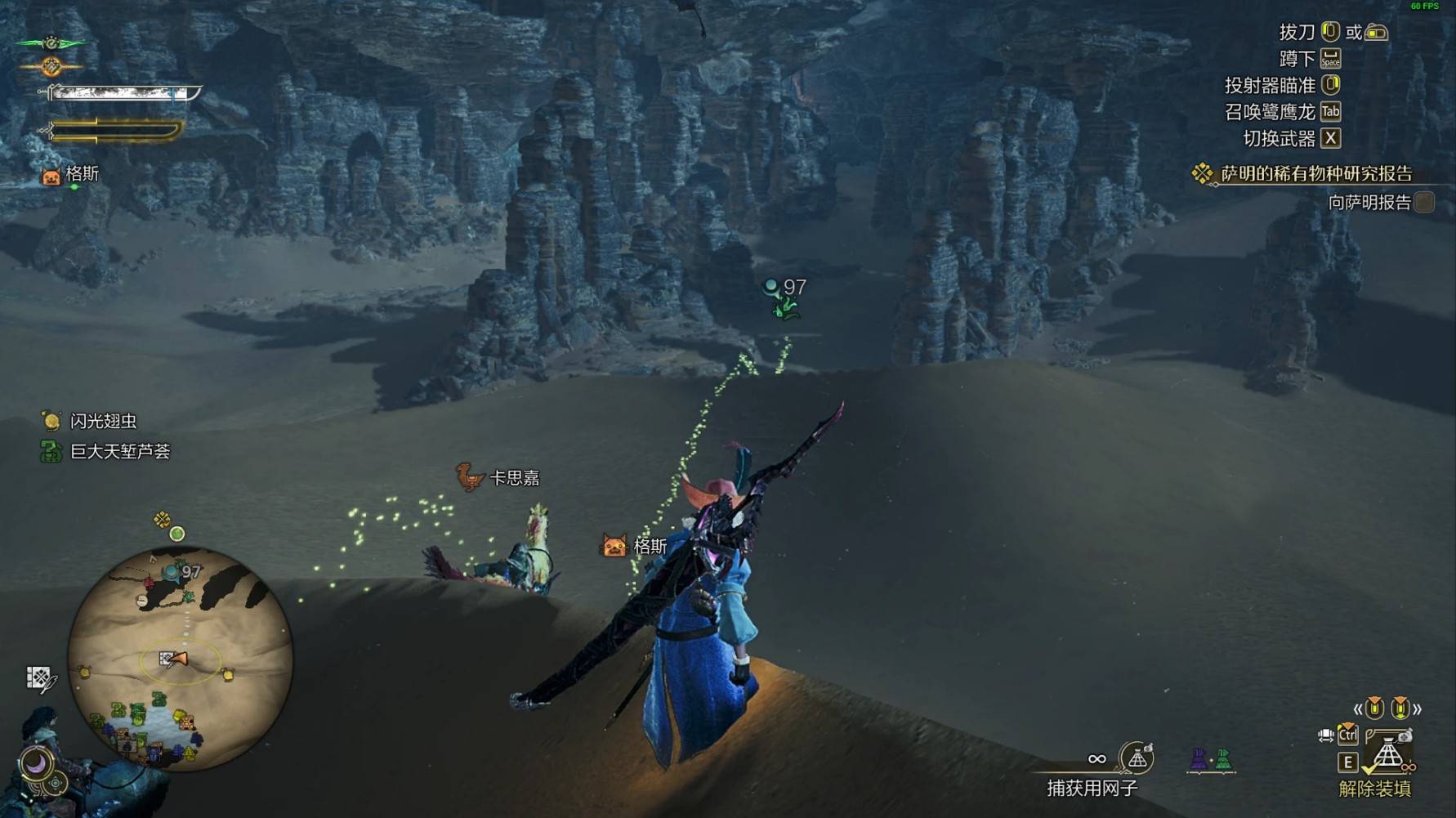Click the circular minimap
Image resolution: width=1456 pixels, height=818 pixels.
click(180, 658)
